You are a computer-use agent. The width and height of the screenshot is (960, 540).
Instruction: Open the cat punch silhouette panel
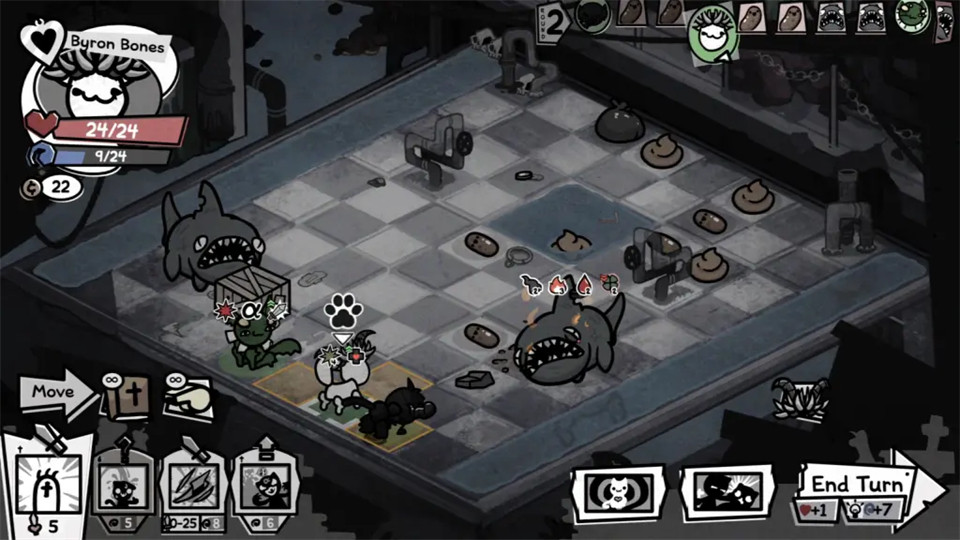727,492
